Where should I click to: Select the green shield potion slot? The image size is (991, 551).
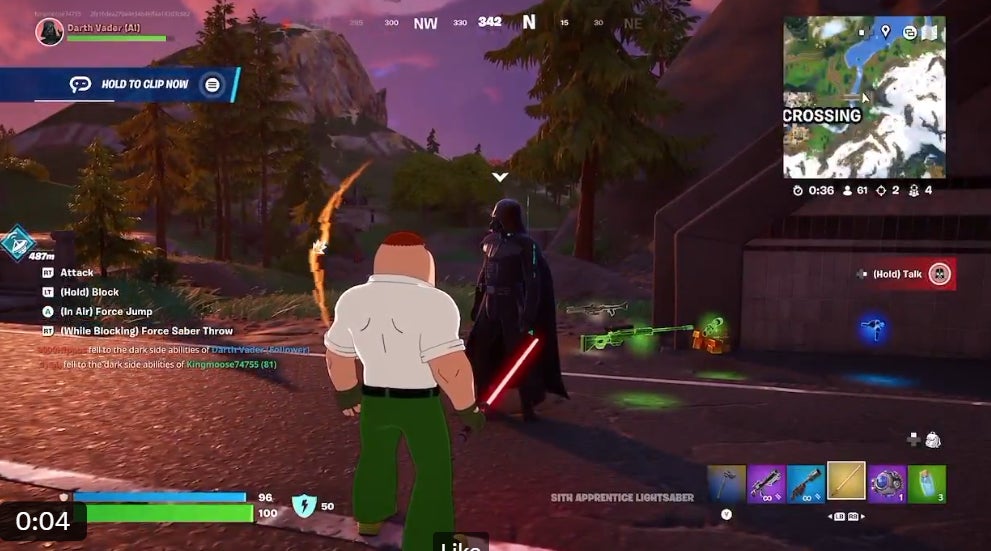pyautogui.click(x=926, y=483)
